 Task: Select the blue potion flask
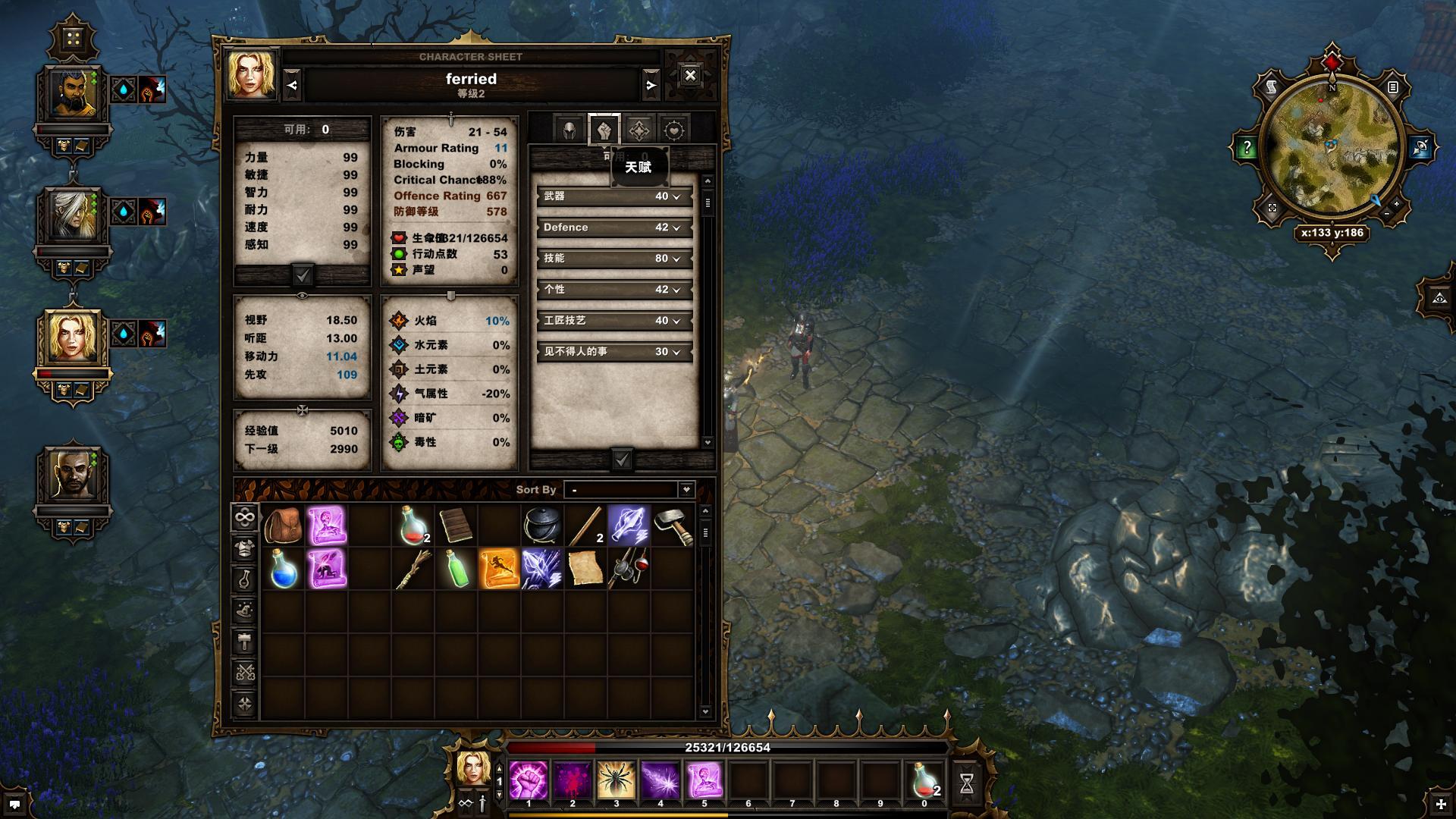point(283,570)
